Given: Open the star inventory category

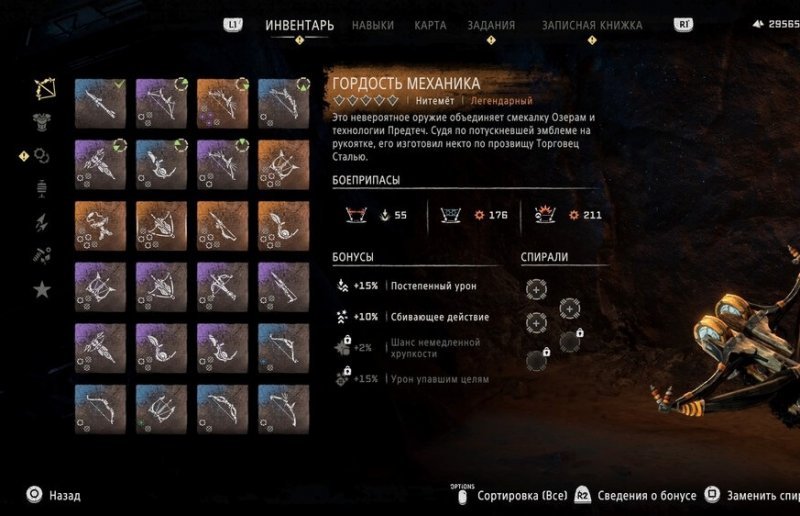Looking at the screenshot, I should click(x=42, y=290).
